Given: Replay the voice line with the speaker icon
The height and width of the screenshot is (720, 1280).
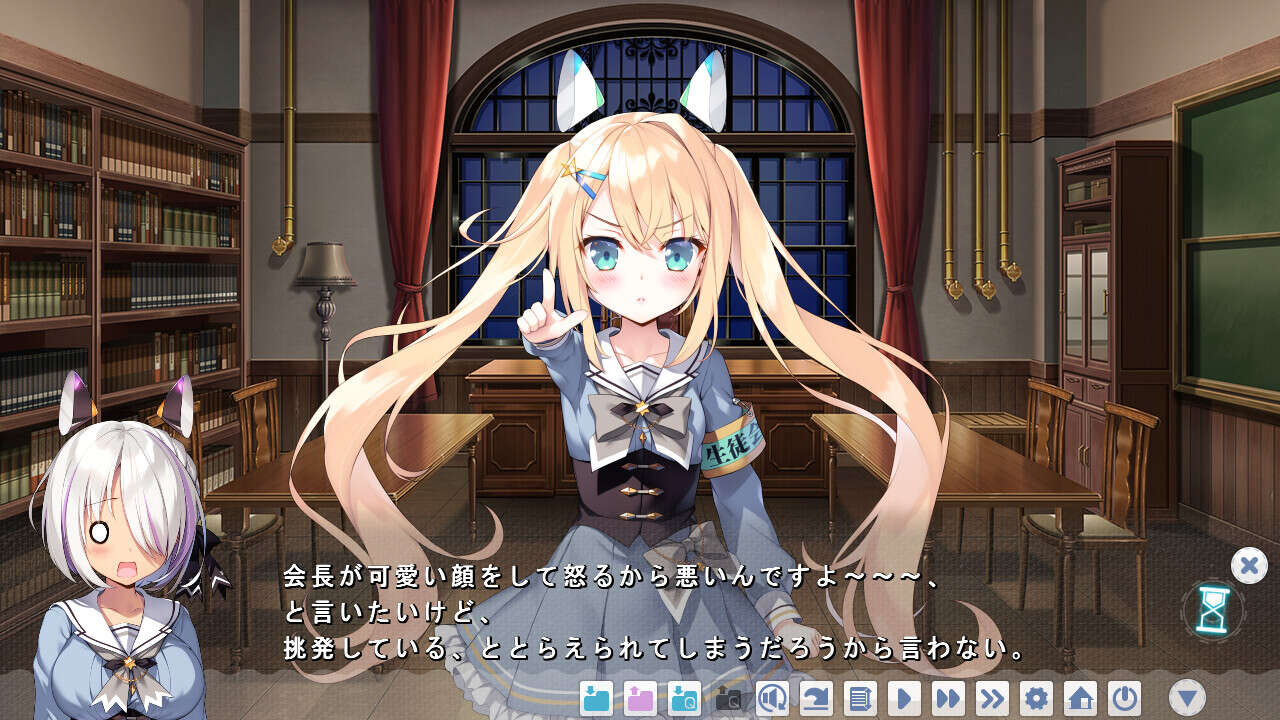Looking at the screenshot, I should coord(775,700).
